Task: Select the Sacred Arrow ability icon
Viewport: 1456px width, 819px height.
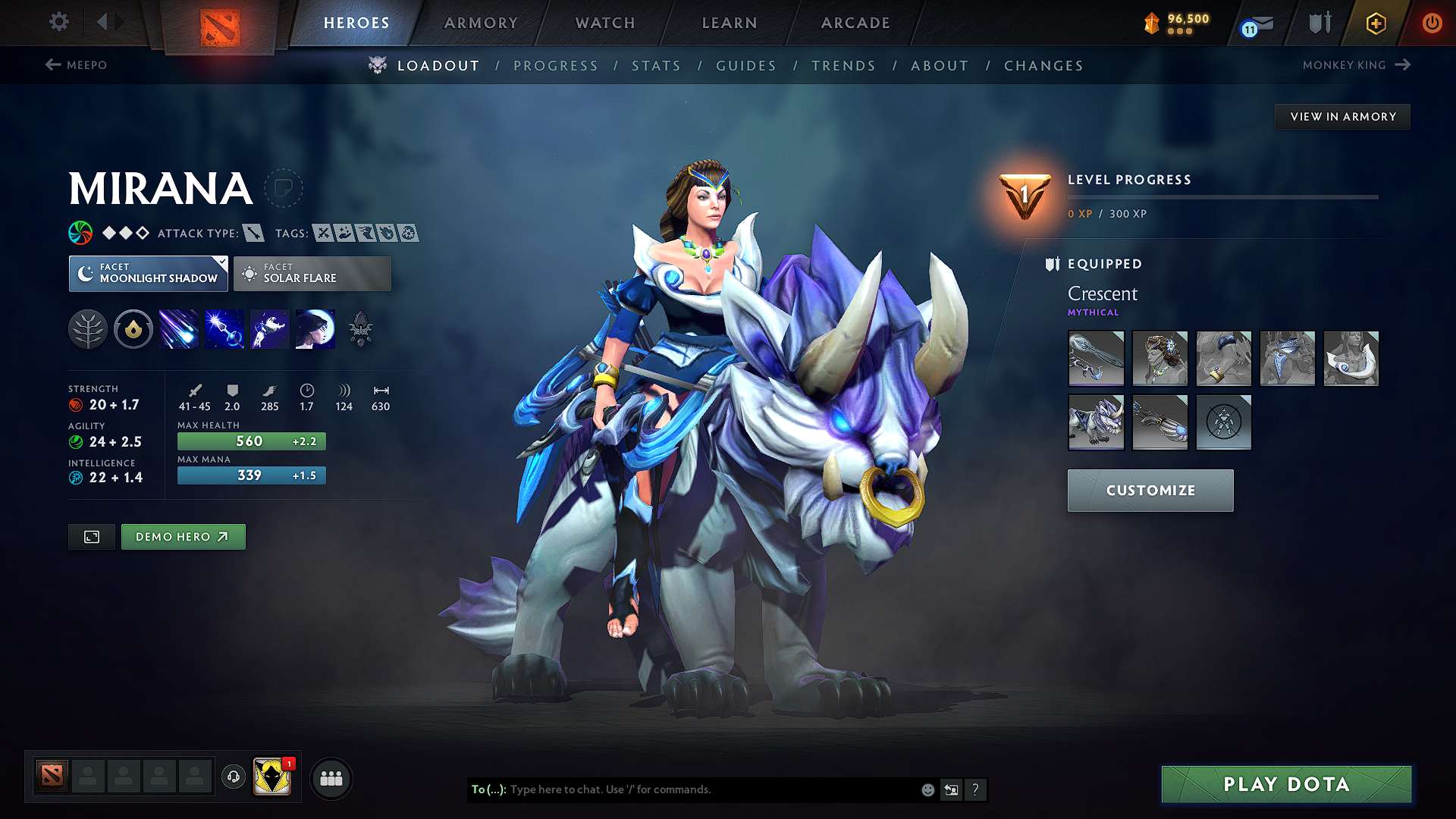Action: click(224, 328)
